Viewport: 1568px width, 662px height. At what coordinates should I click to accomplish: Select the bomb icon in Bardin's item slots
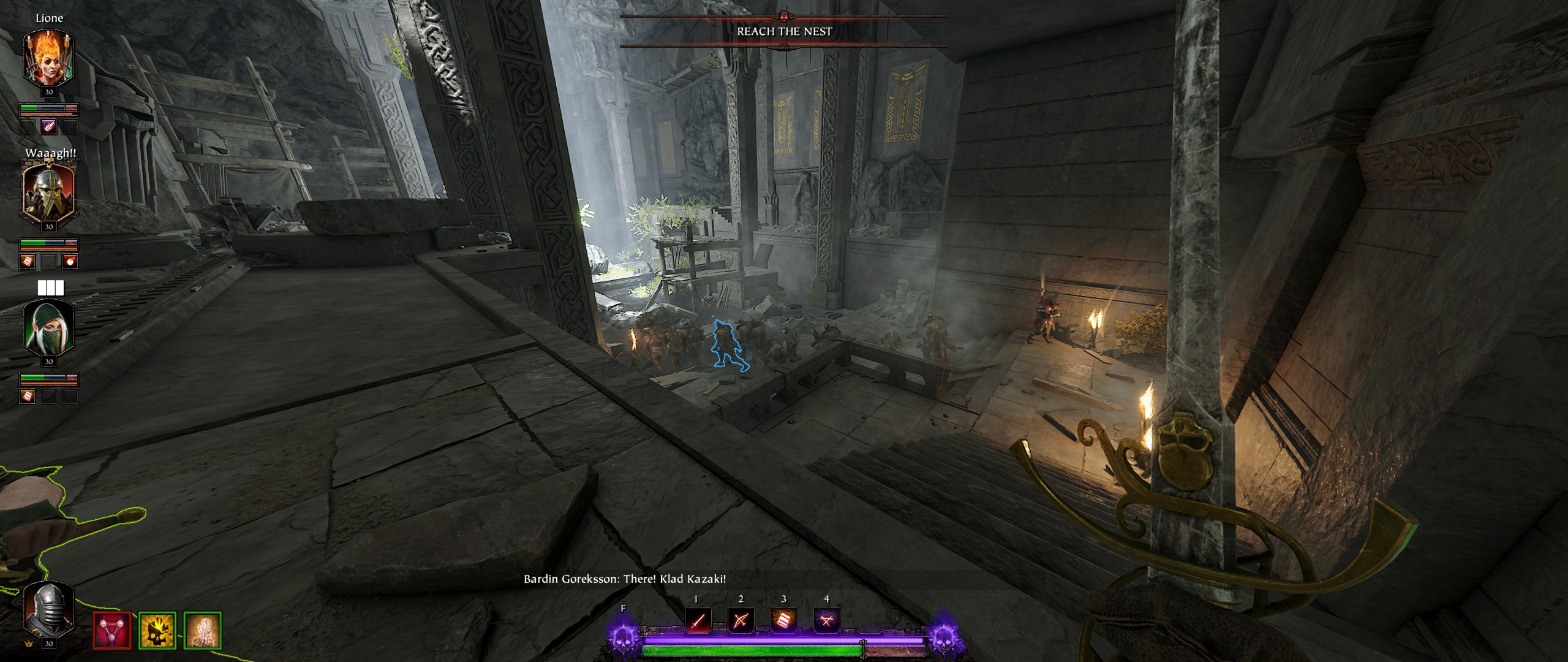tap(70, 260)
